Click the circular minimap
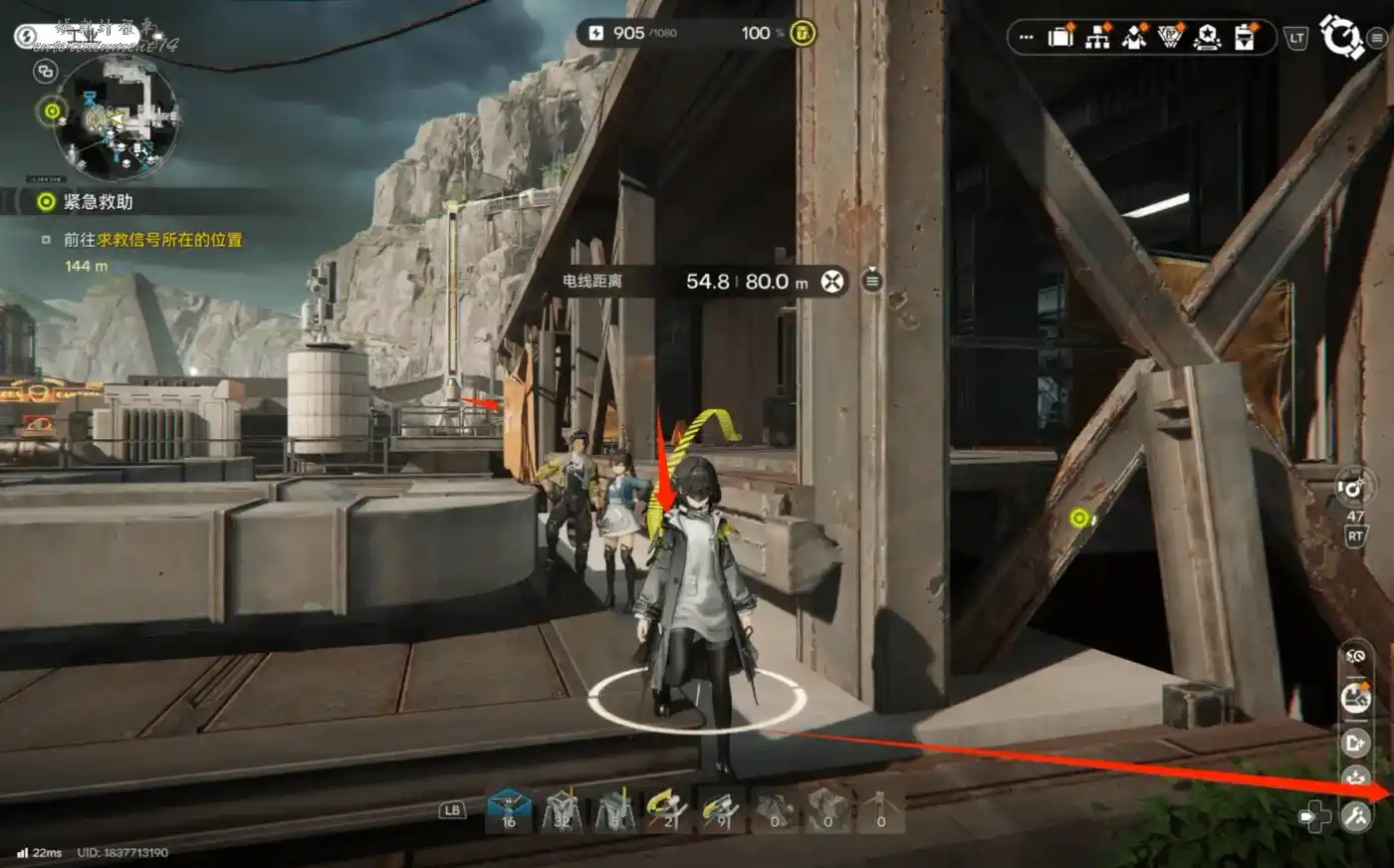Viewport: 1394px width, 868px height. [116, 116]
